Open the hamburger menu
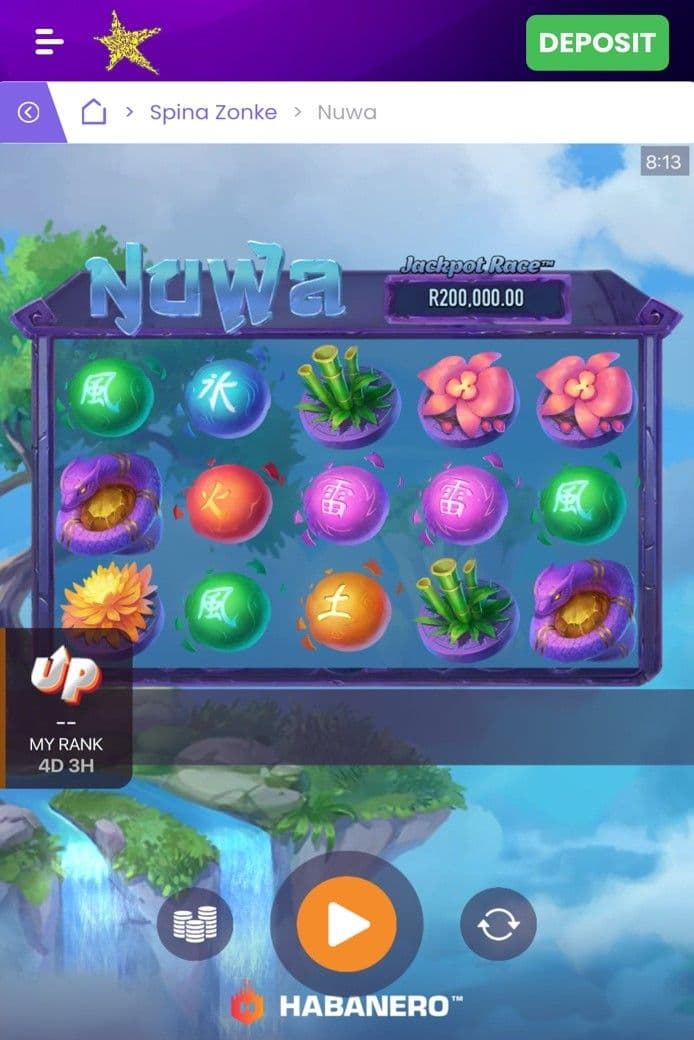 coord(49,42)
